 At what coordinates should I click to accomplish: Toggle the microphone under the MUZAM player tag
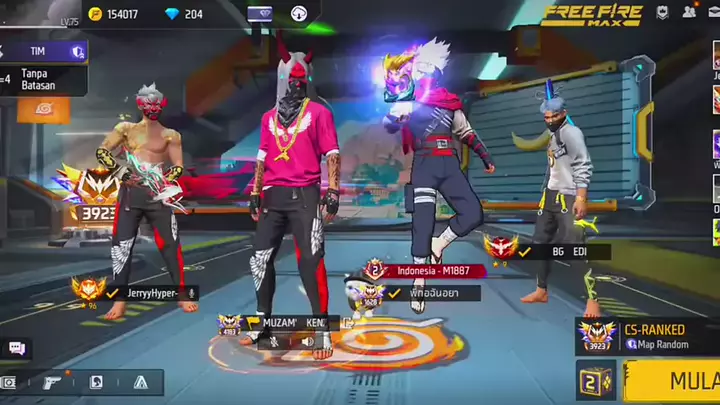274,341
